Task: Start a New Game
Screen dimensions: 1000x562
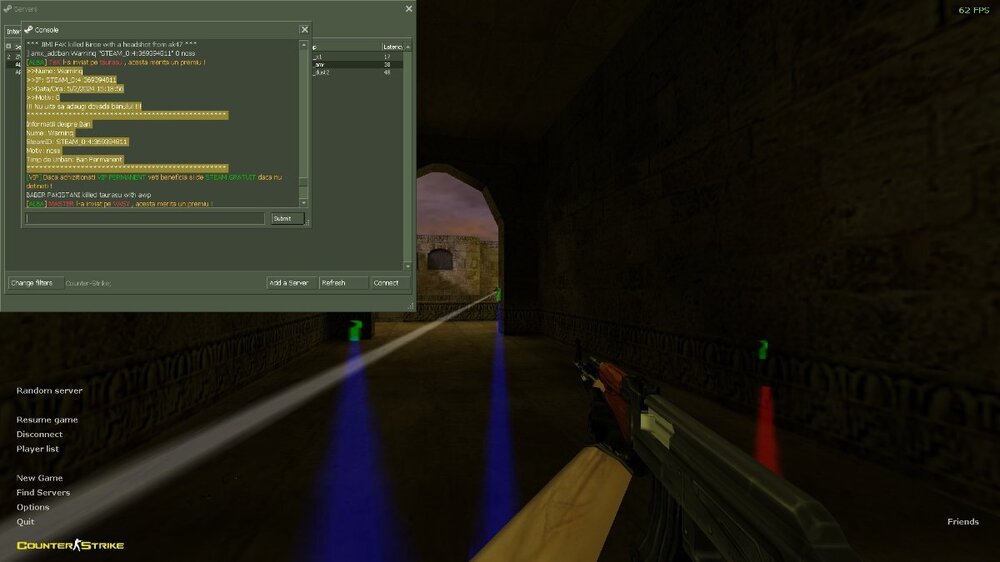Action: tap(39, 478)
